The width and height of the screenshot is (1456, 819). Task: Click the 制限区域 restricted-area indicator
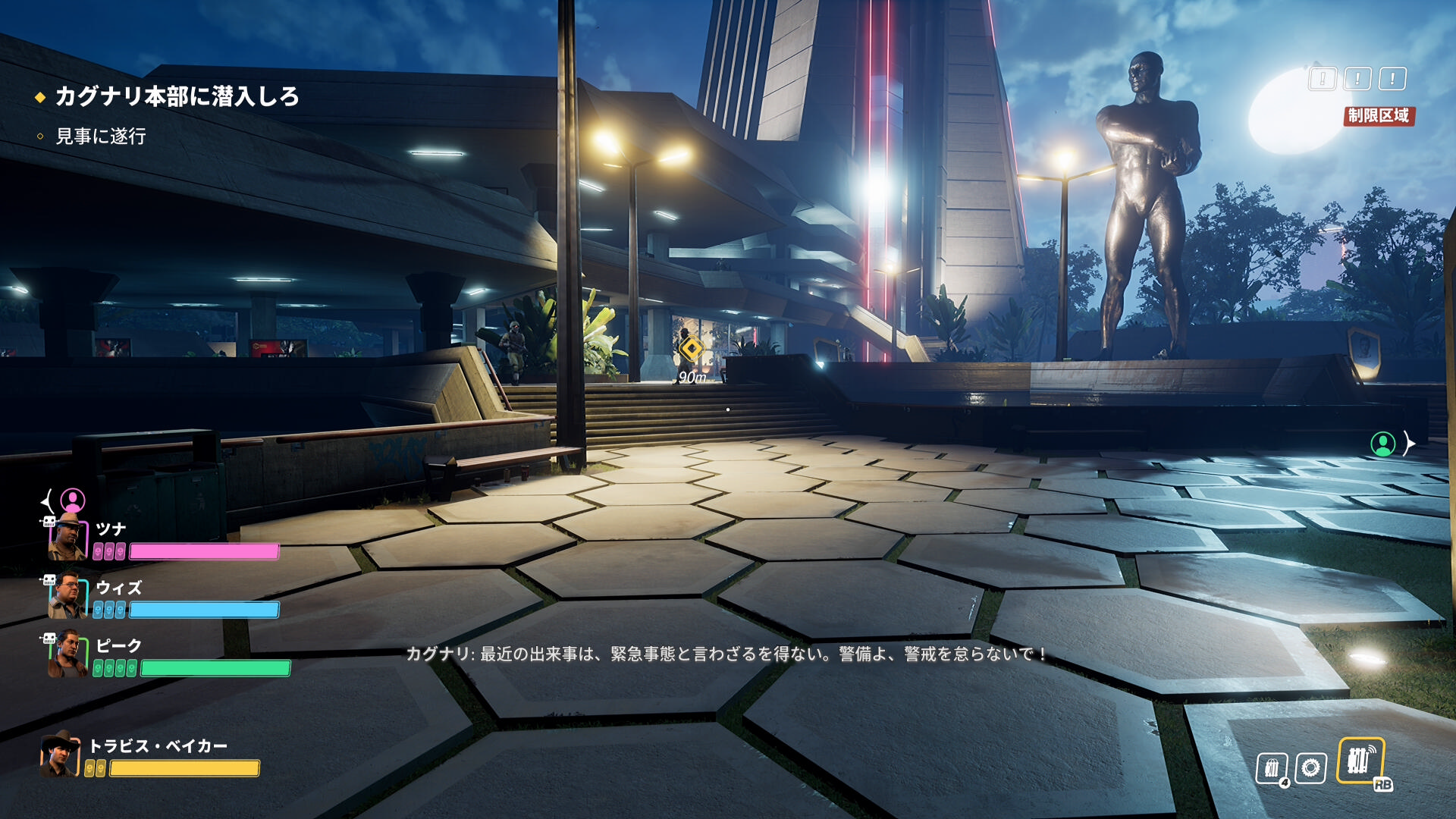(x=1378, y=115)
